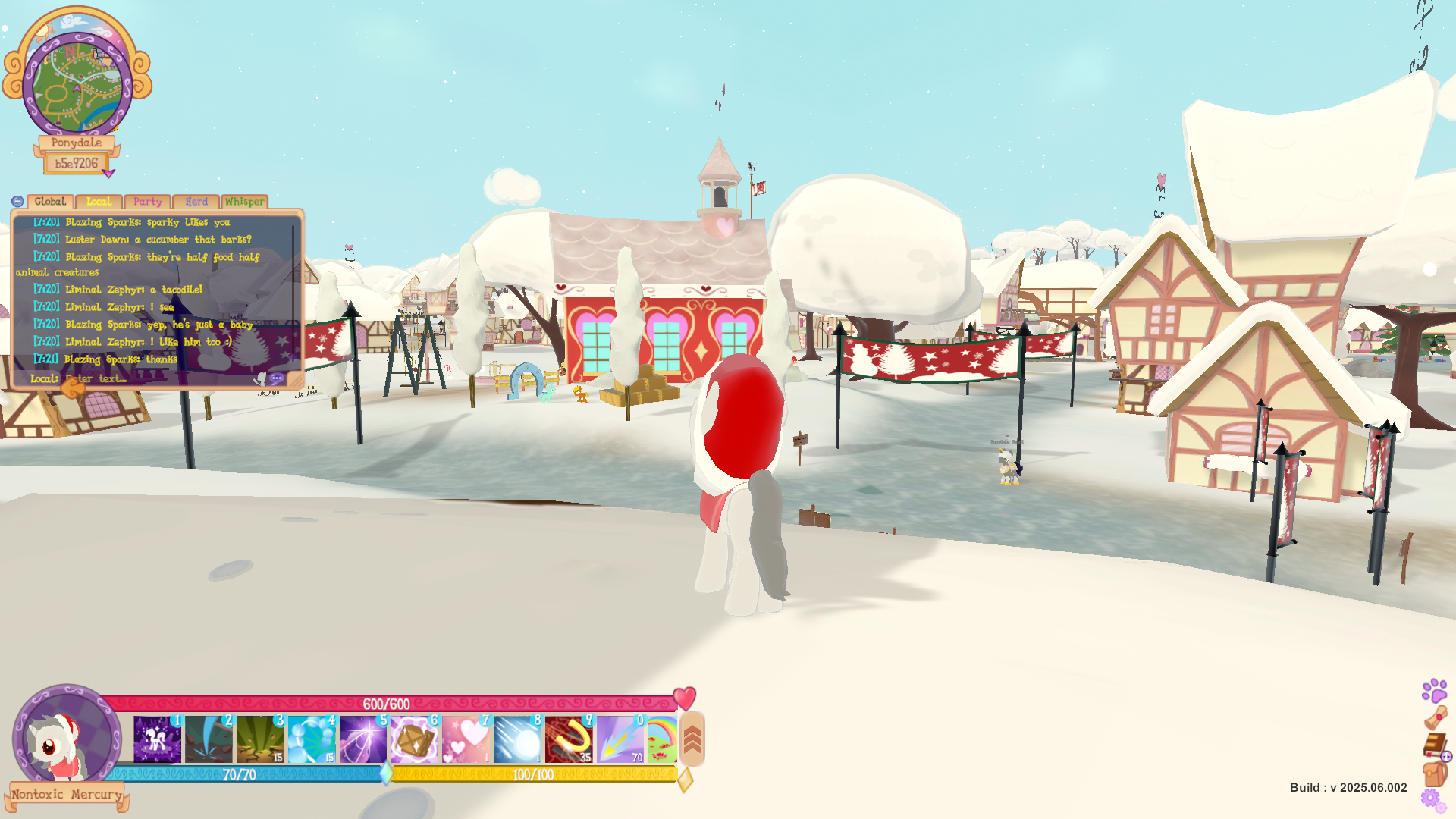Screen dimensions: 1456x819
Task: Open the backpack inventory
Action: click(x=1434, y=773)
